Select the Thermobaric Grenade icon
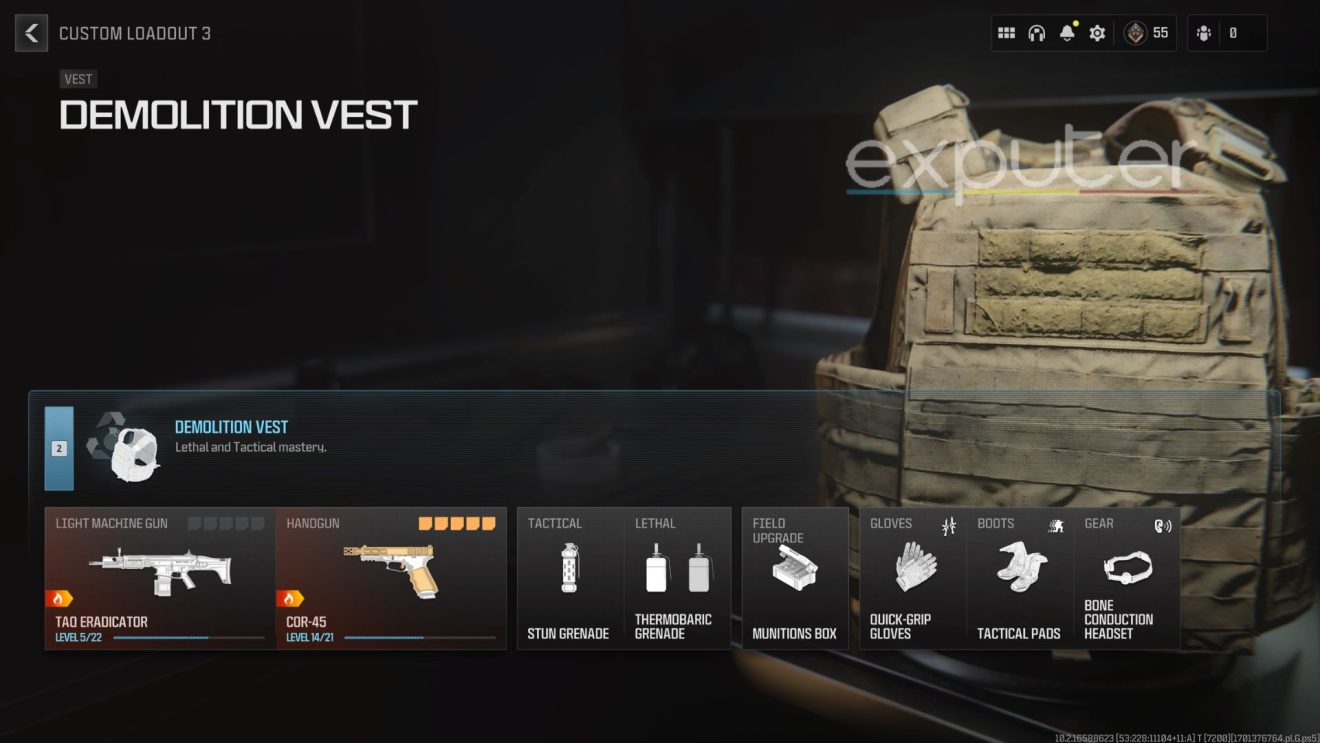This screenshot has width=1320, height=743. (677, 570)
